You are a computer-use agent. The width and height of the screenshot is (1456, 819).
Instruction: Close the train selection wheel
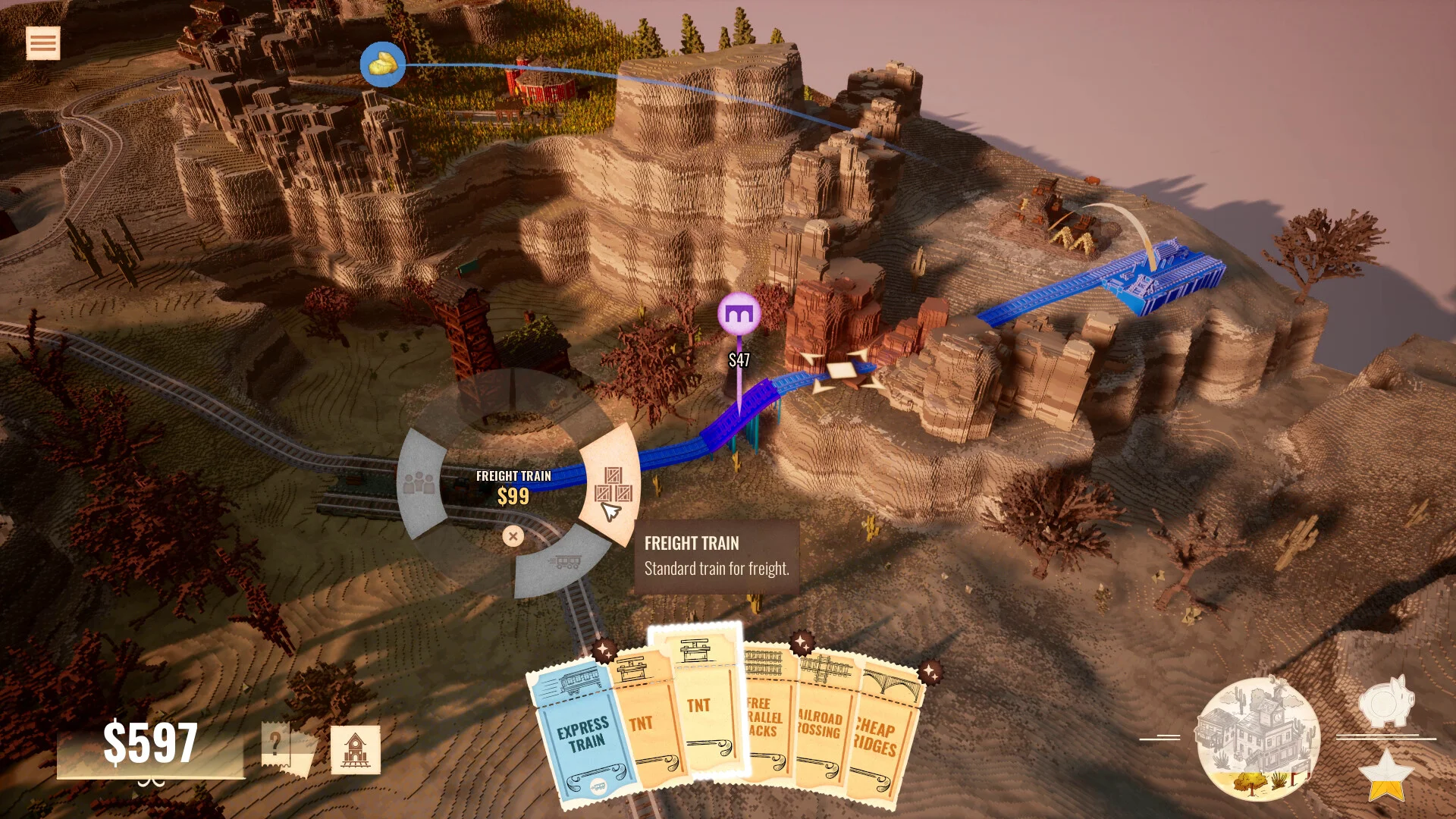pyautogui.click(x=513, y=536)
